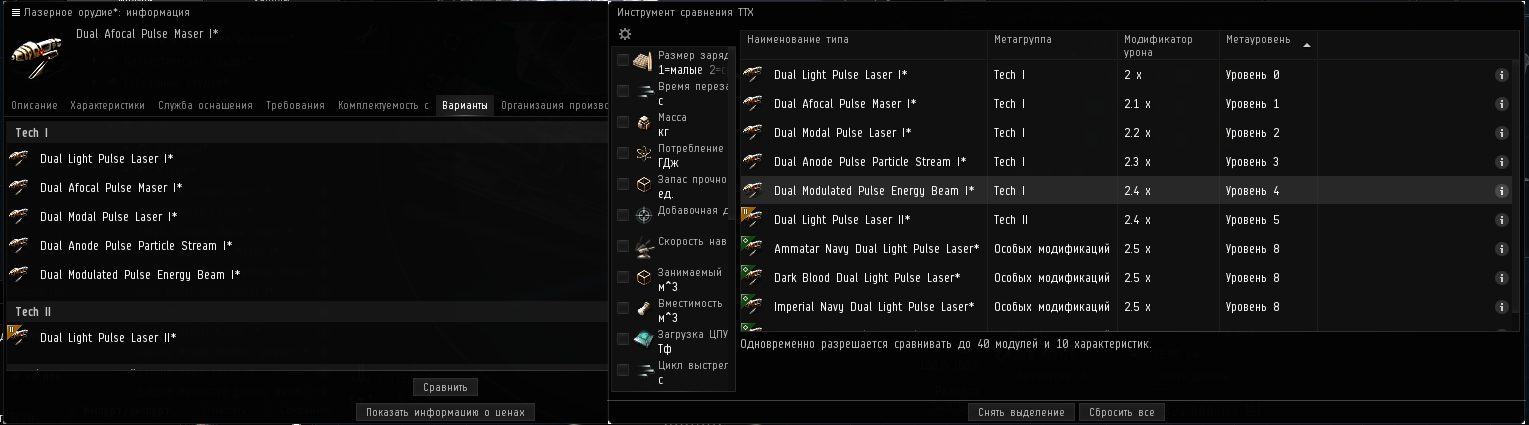Toggle the Масса attribute checkbox
1529x425 pixels.
pyautogui.click(x=623, y=122)
